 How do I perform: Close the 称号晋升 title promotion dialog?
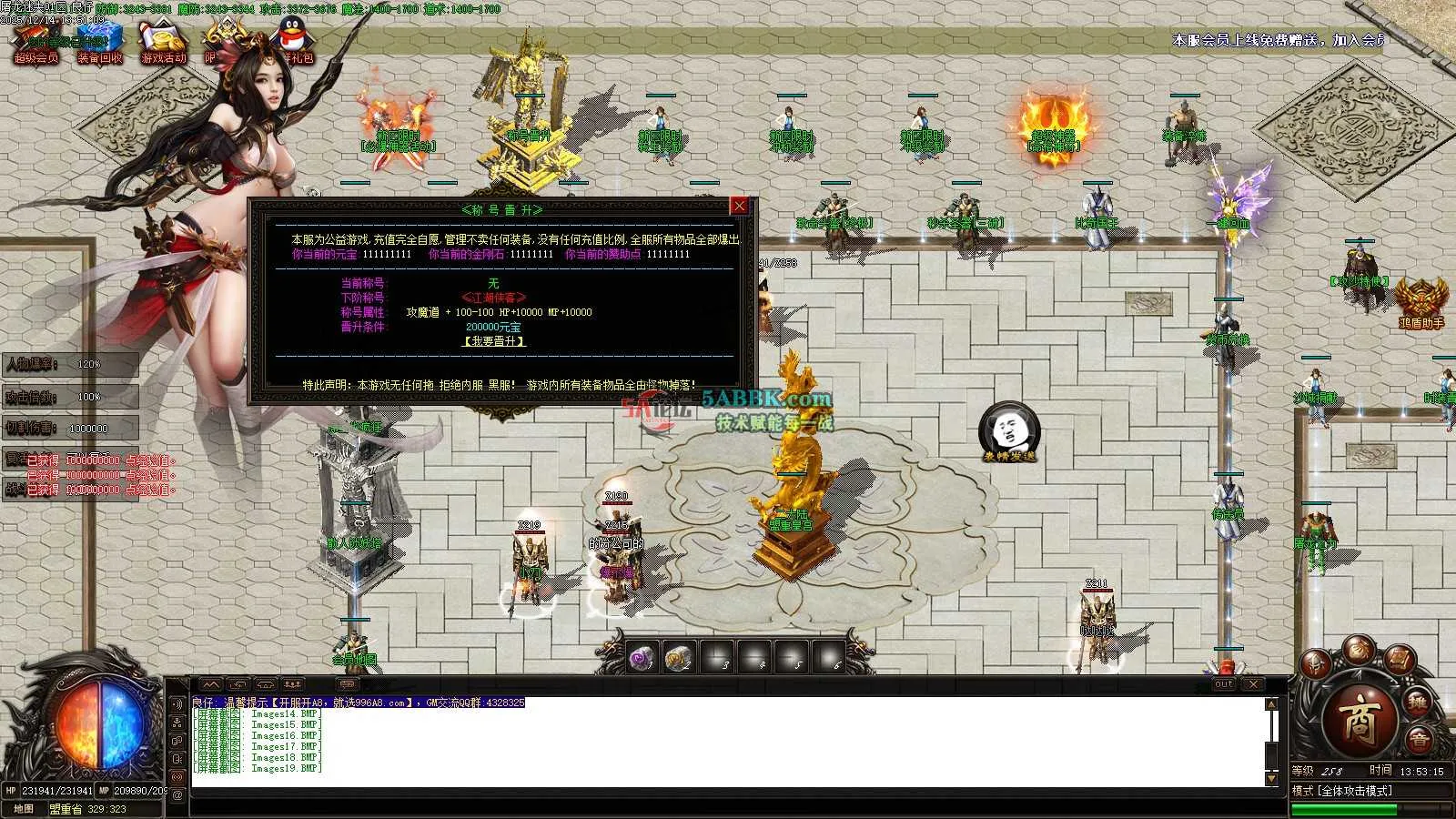coord(739,207)
